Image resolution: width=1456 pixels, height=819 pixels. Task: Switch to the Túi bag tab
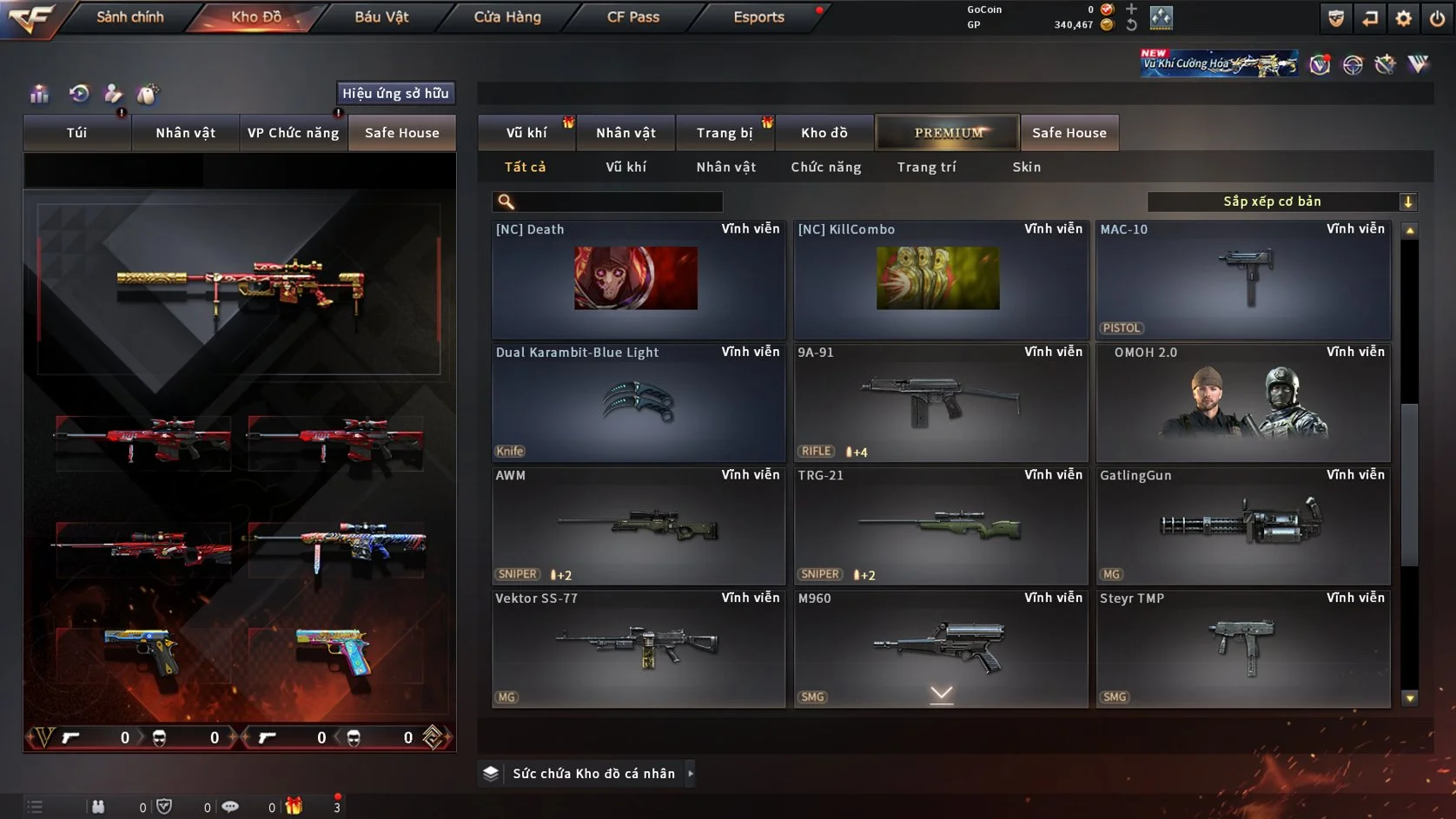click(x=76, y=133)
